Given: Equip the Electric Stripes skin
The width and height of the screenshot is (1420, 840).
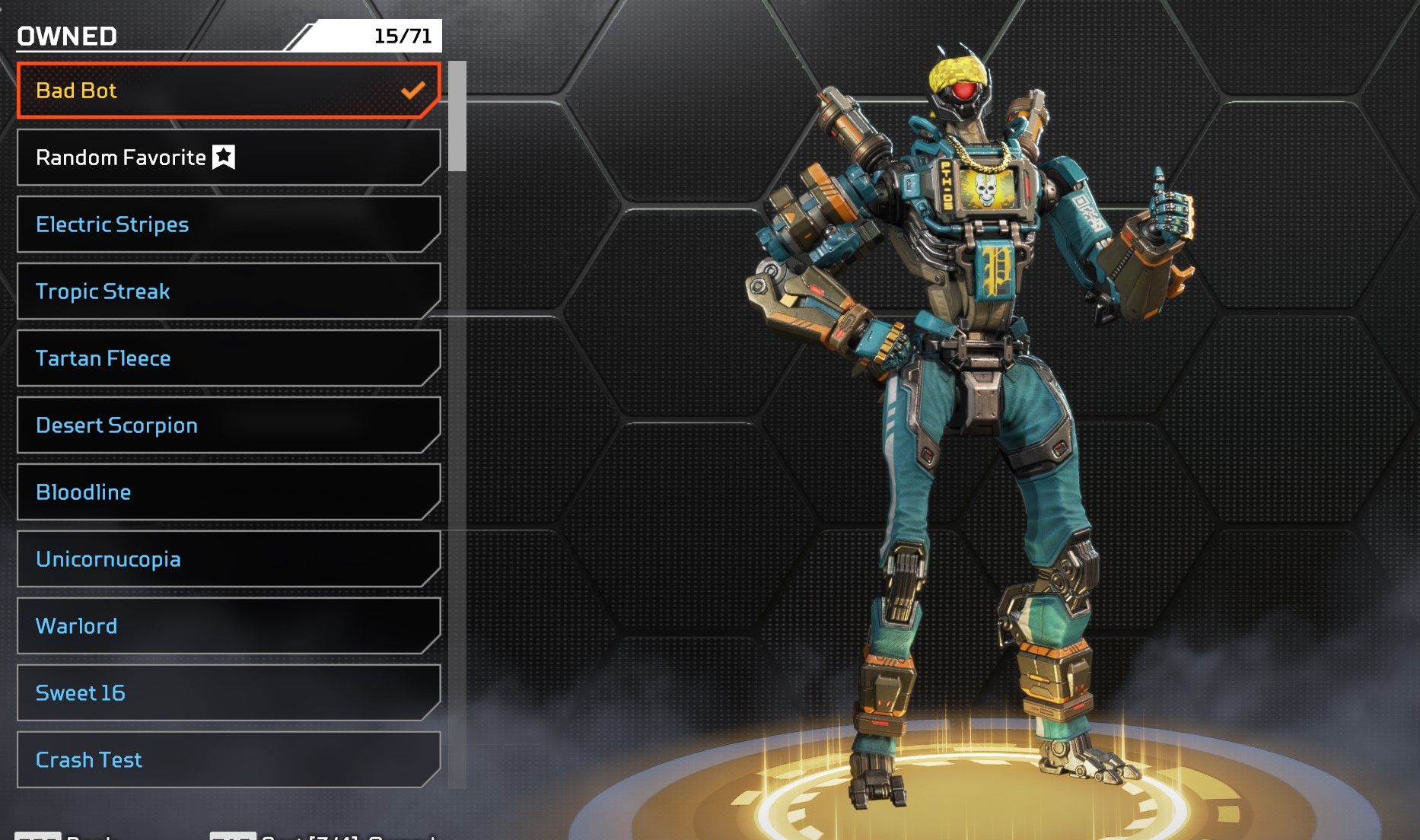Looking at the screenshot, I should point(228,224).
